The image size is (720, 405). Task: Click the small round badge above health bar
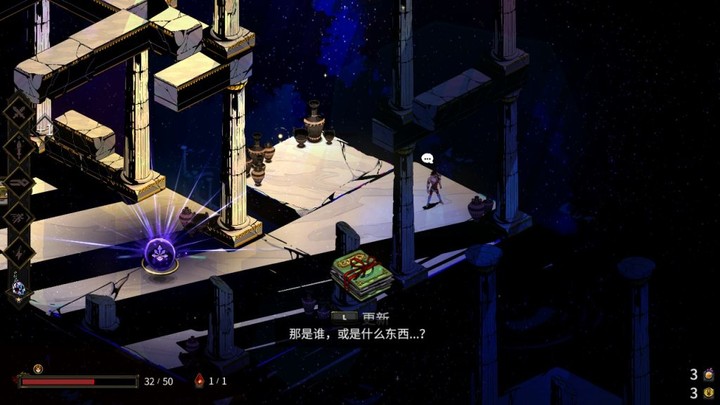pyautogui.click(x=38, y=368)
